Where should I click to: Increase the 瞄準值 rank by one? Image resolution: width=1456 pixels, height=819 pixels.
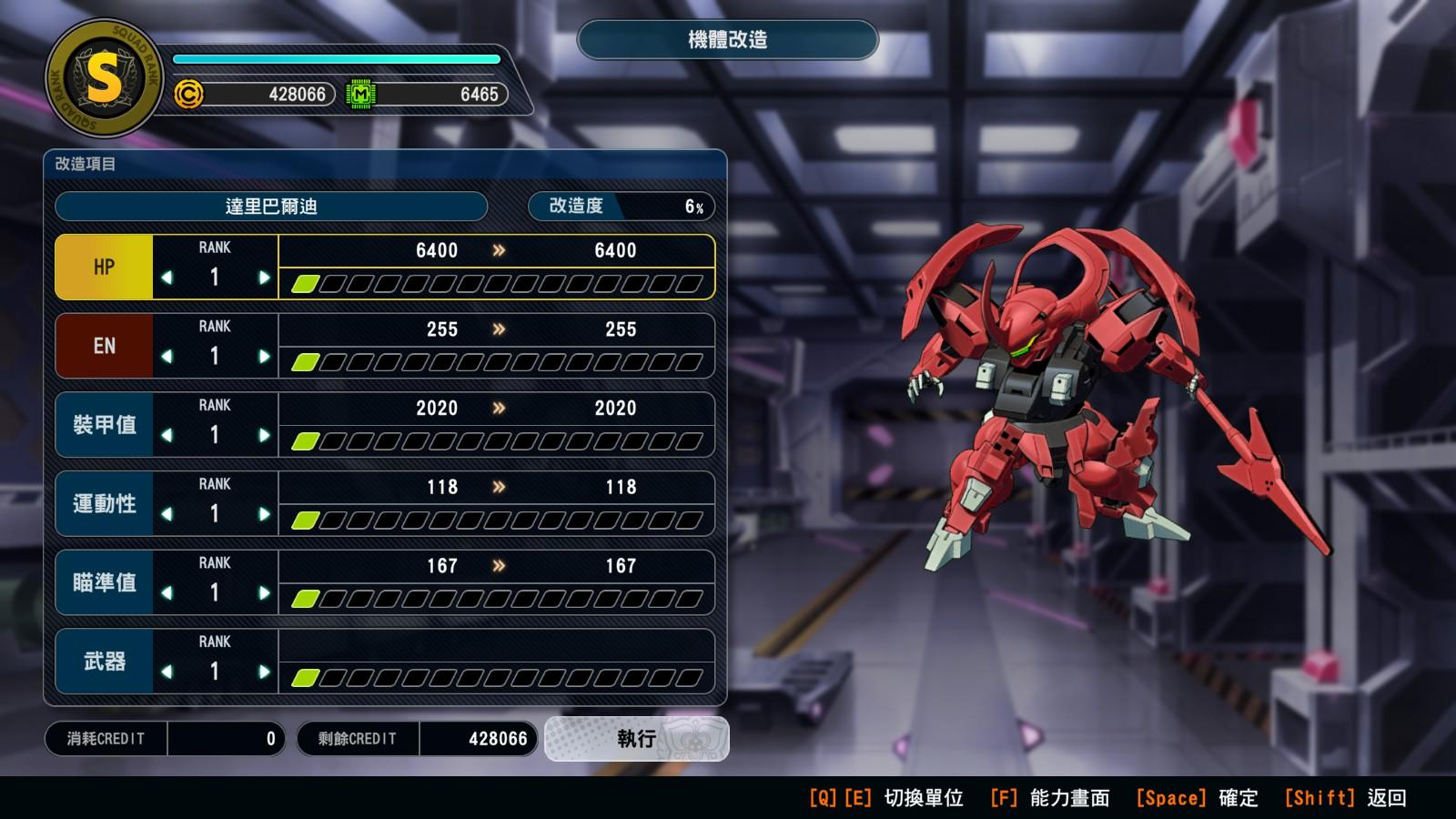tap(264, 593)
